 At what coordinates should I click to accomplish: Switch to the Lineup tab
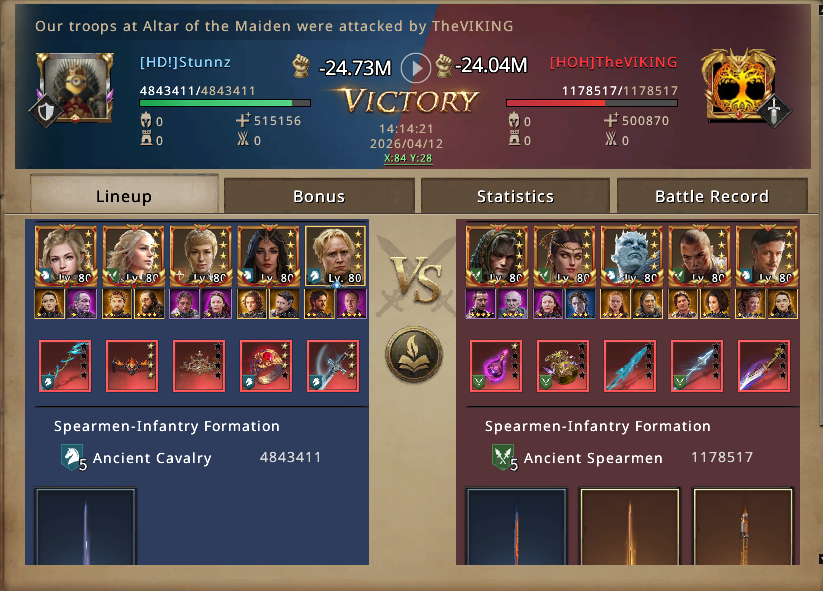123,196
